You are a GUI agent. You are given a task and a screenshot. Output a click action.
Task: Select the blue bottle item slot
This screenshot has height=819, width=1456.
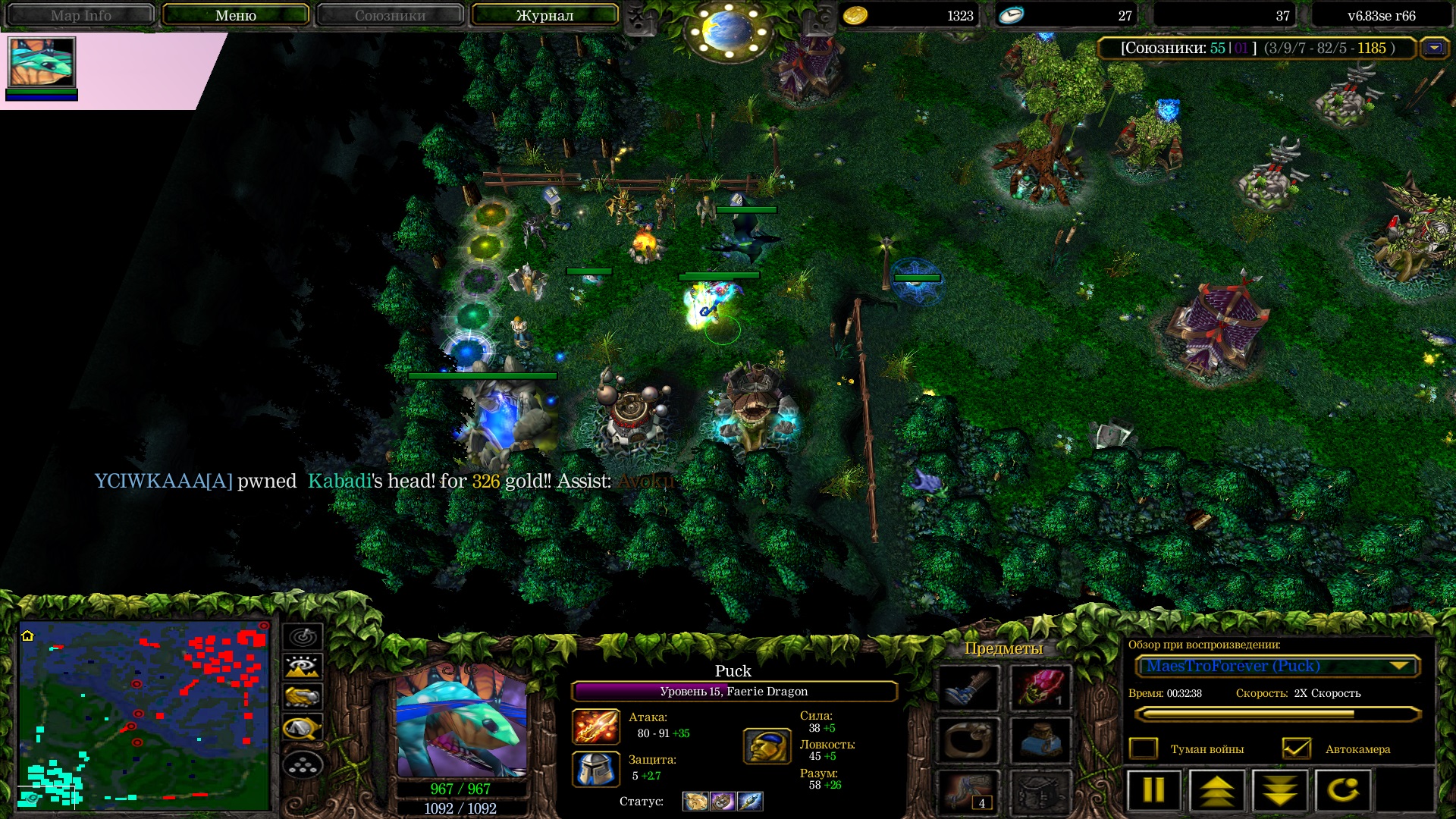click(x=1040, y=740)
